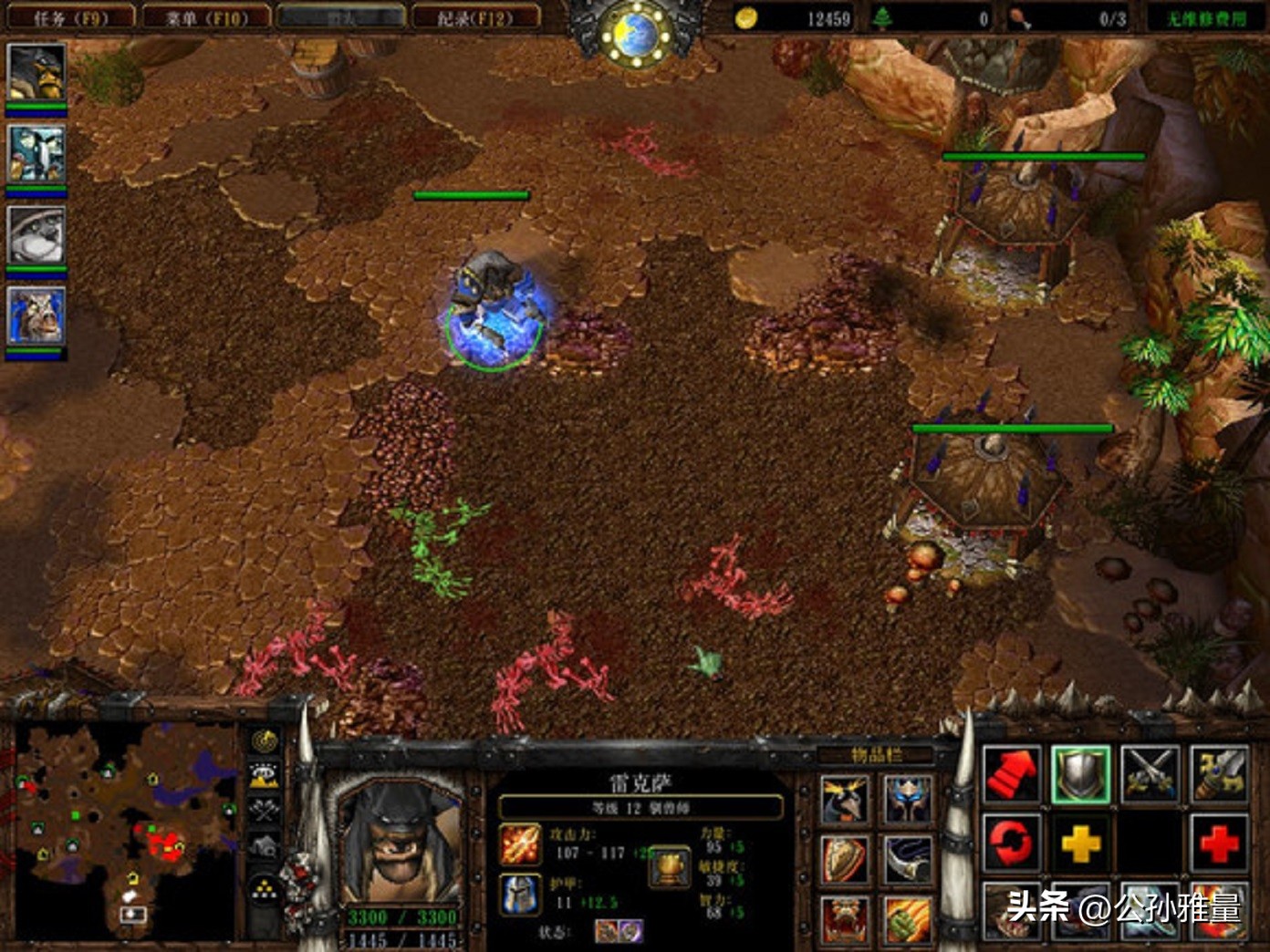1270x952 pixels.
Task: Click the yellow cross attribute bonus icon
Action: (1080, 843)
